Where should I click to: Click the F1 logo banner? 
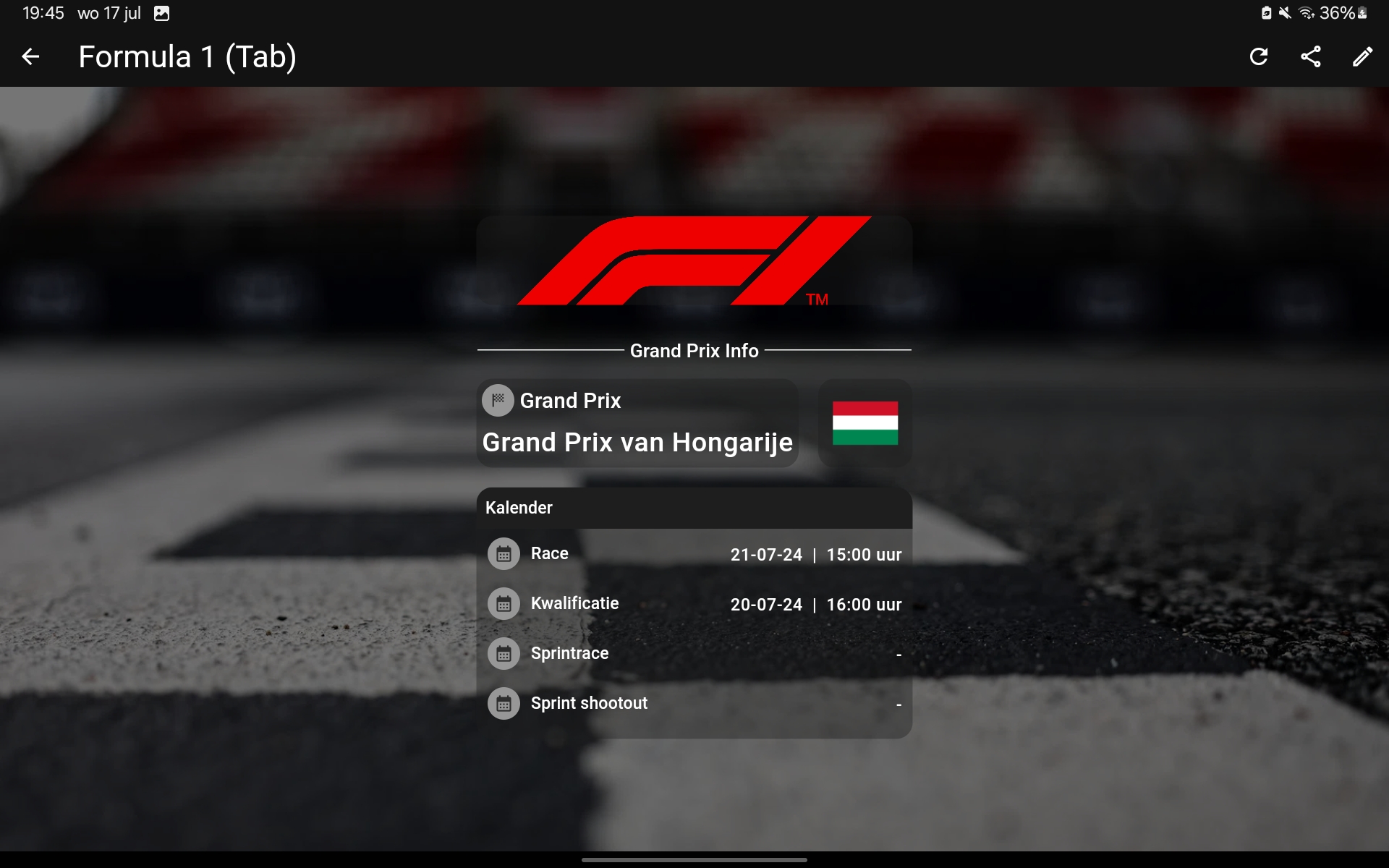pyautogui.click(x=694, y=262)
